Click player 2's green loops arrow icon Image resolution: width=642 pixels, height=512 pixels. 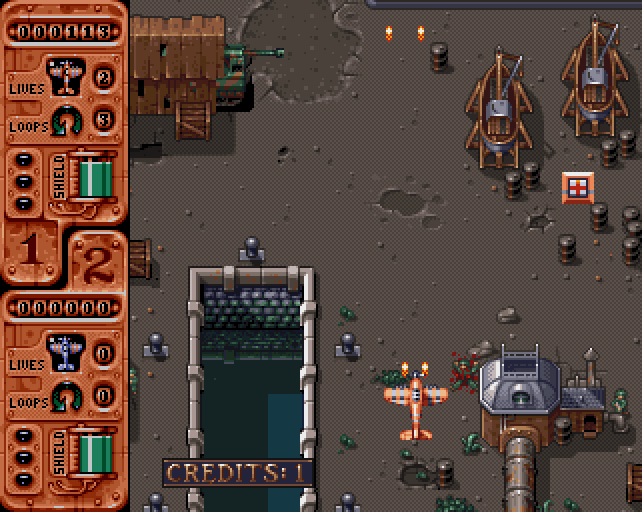[x=66, y=396]
